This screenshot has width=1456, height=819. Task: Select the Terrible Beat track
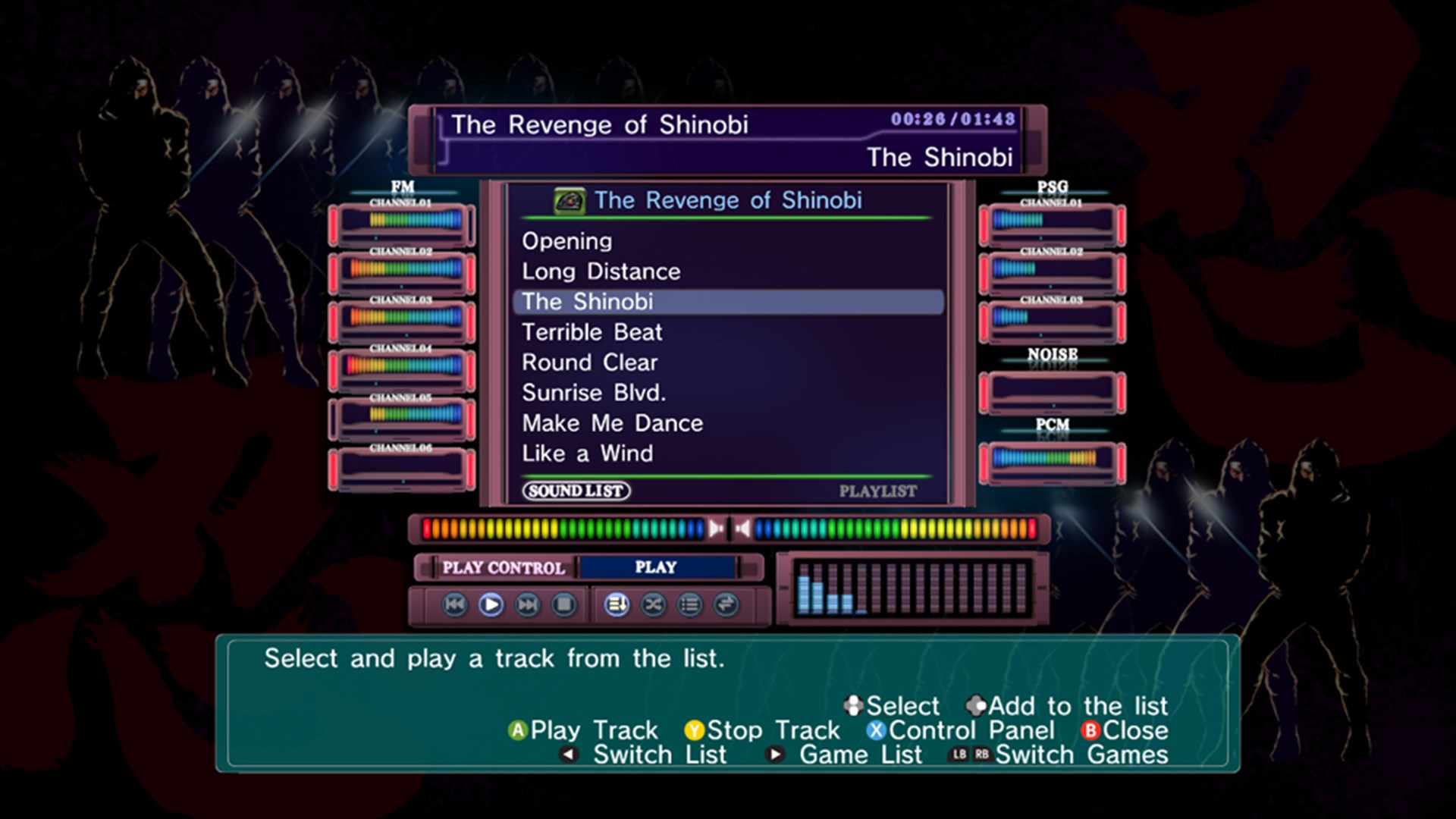pos(591,332)
